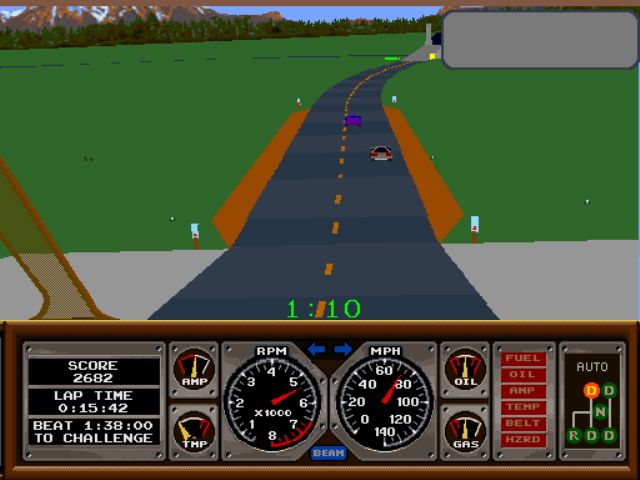Viewport: 640px width, 480px height.
Task: Select the orange highlighted D gear
Action: click(x=591, y=390)
